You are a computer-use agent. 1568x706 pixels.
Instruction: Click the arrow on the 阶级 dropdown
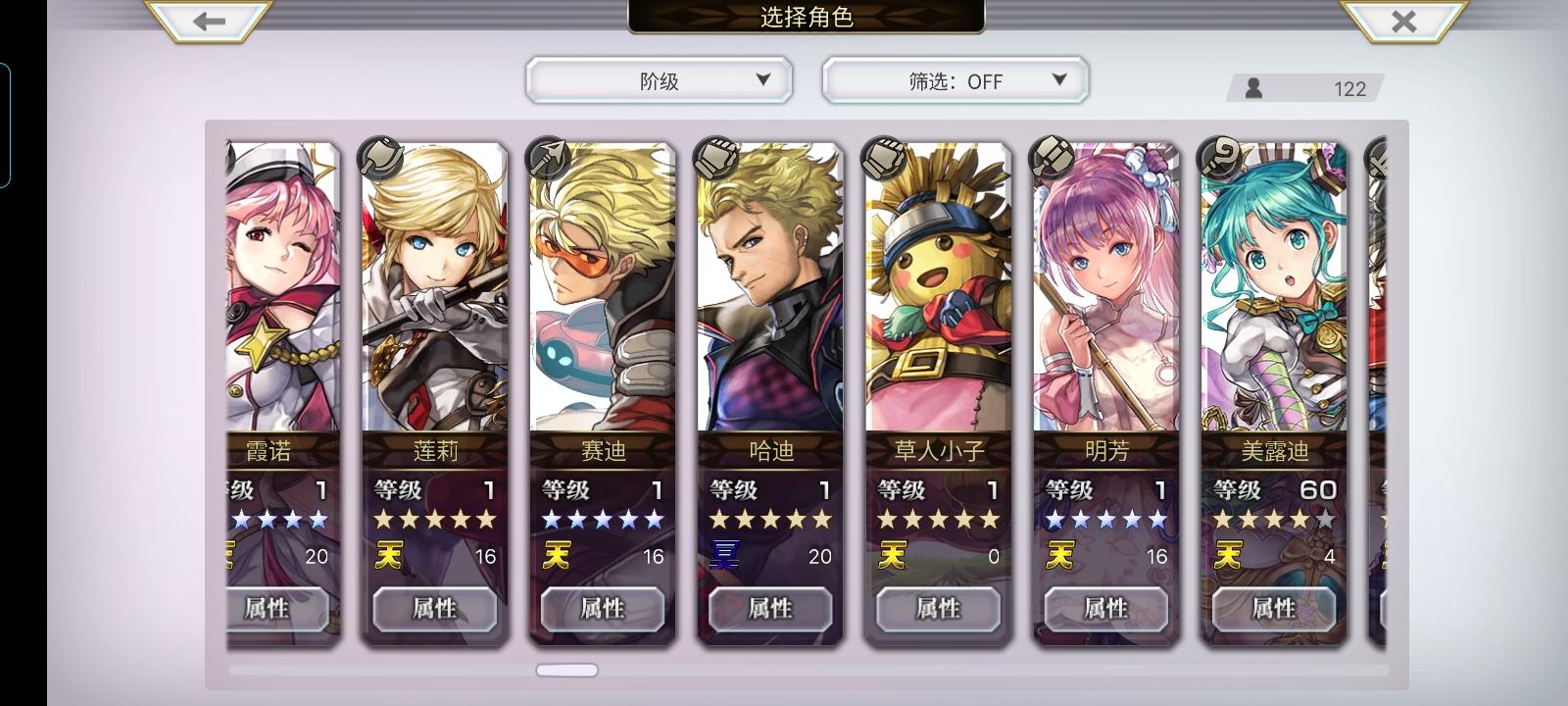[x=762, y=80]
